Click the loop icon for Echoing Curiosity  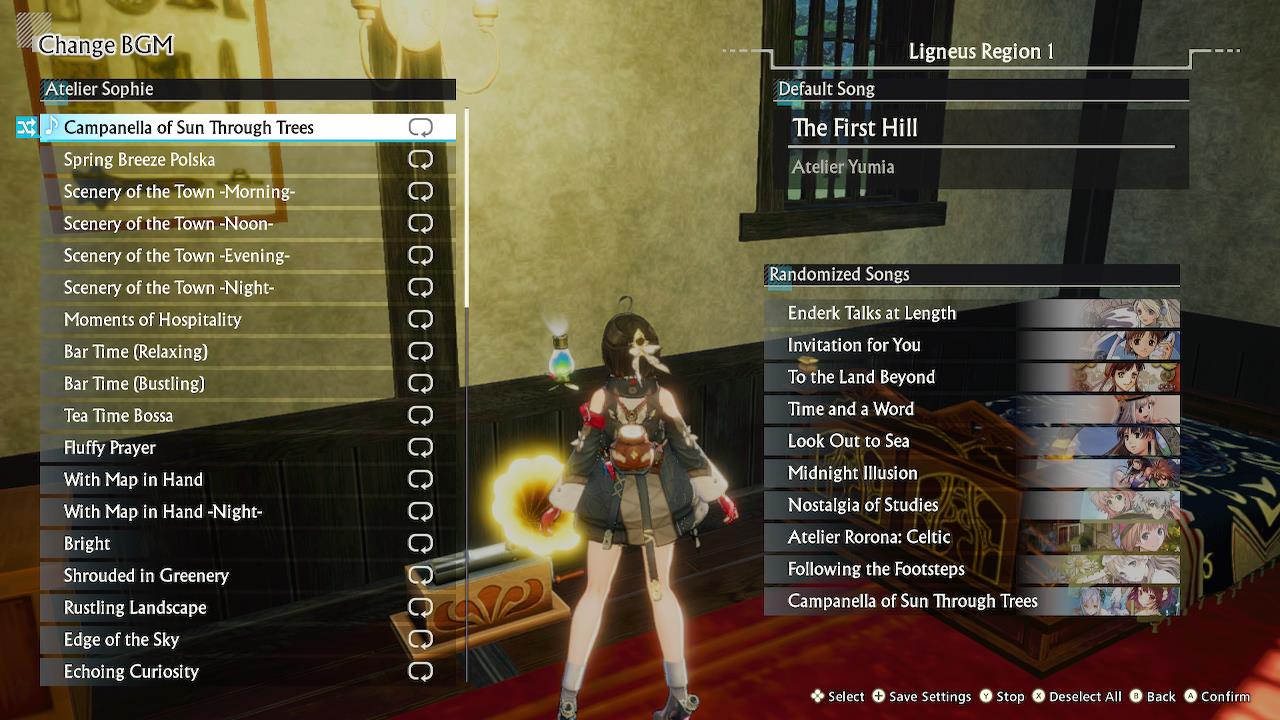[x=420, y=671]
